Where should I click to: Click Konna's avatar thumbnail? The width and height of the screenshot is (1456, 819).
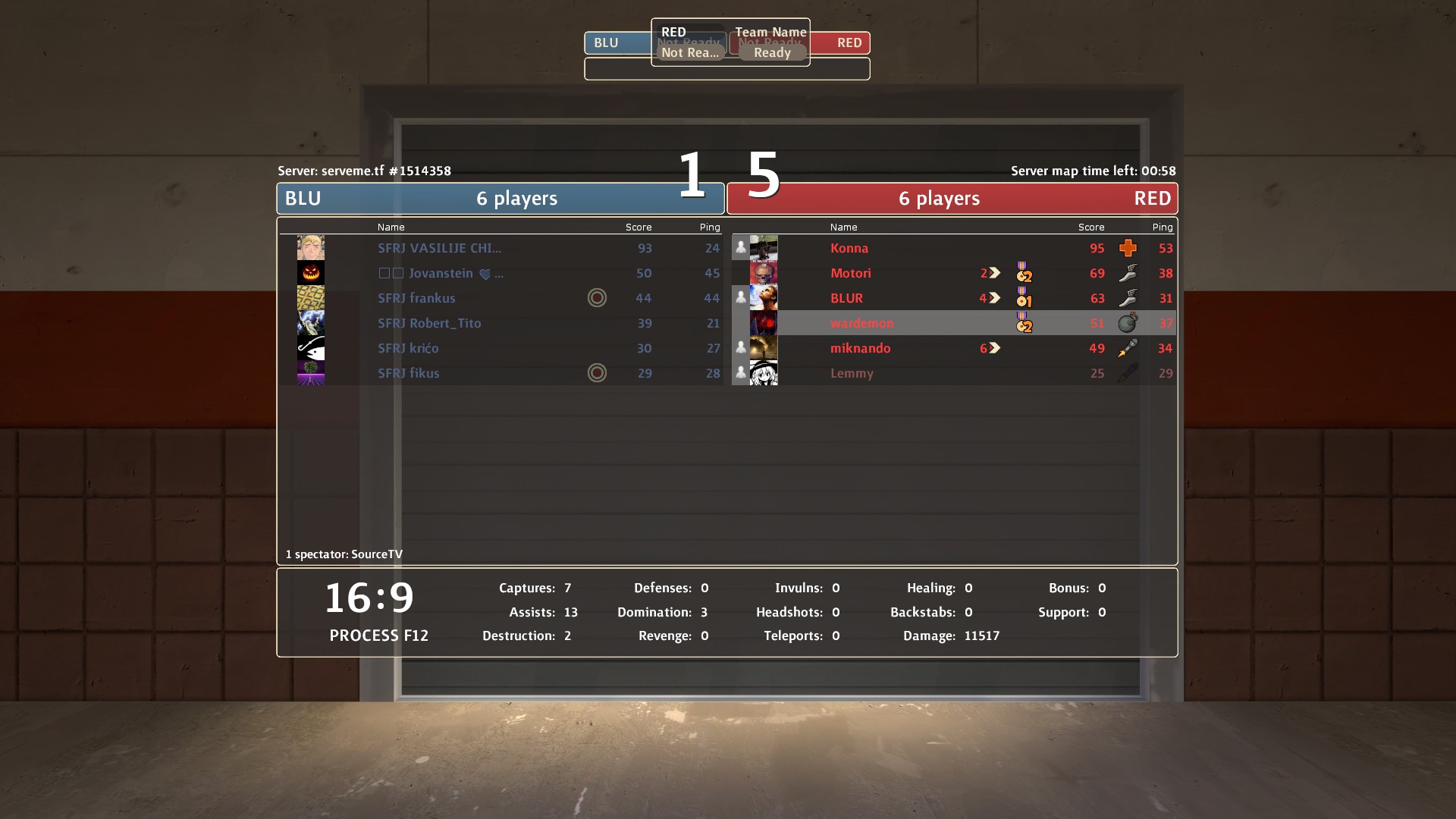(764, 248)
